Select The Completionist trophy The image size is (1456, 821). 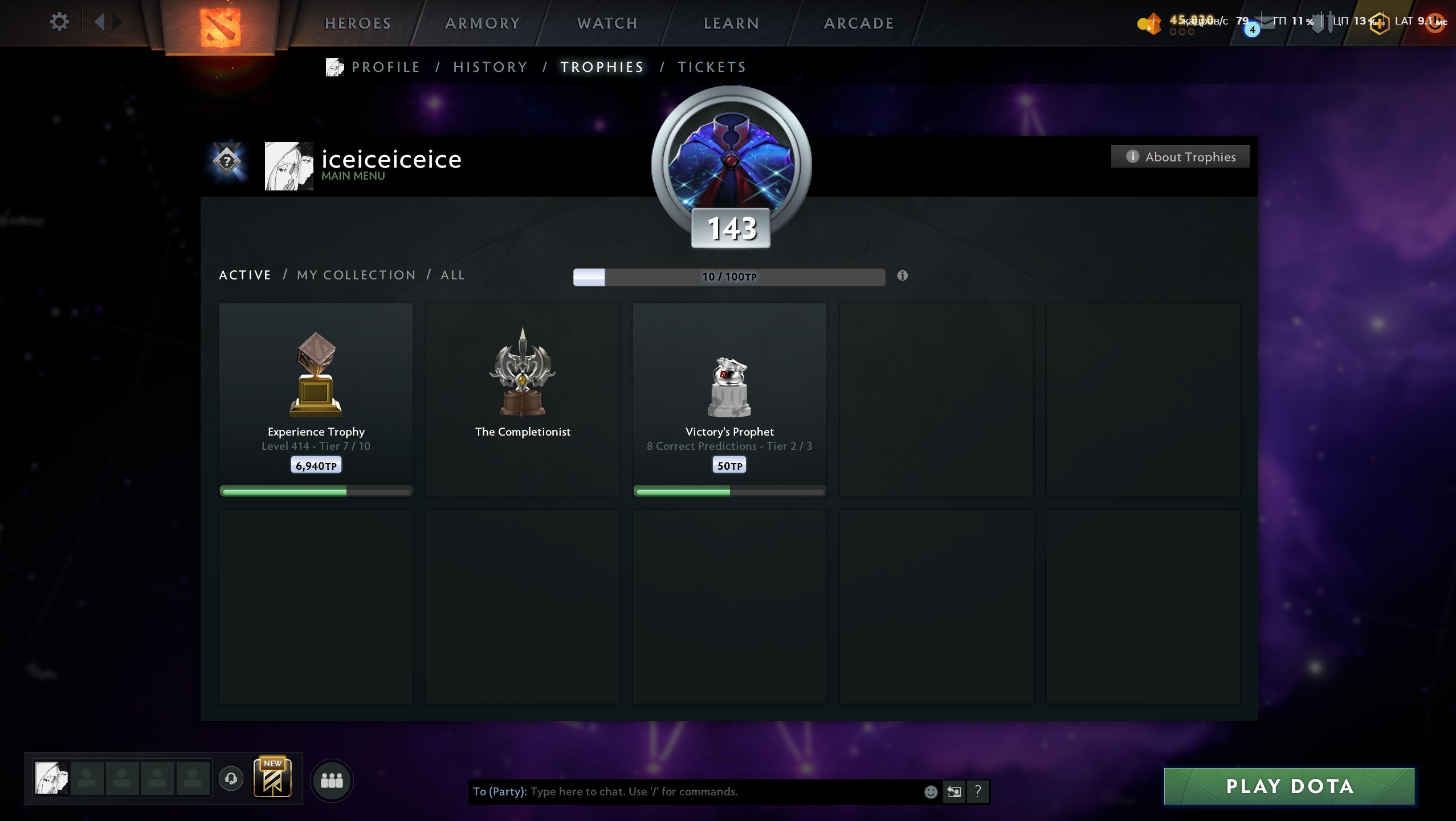pos(523,399)
